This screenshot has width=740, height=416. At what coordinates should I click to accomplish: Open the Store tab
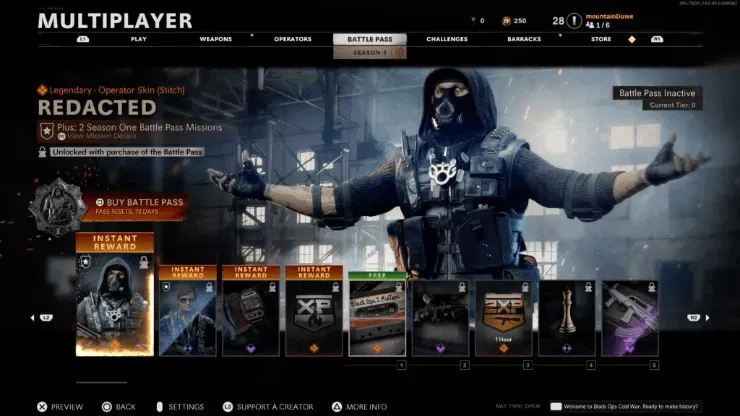tap(601, 39)
